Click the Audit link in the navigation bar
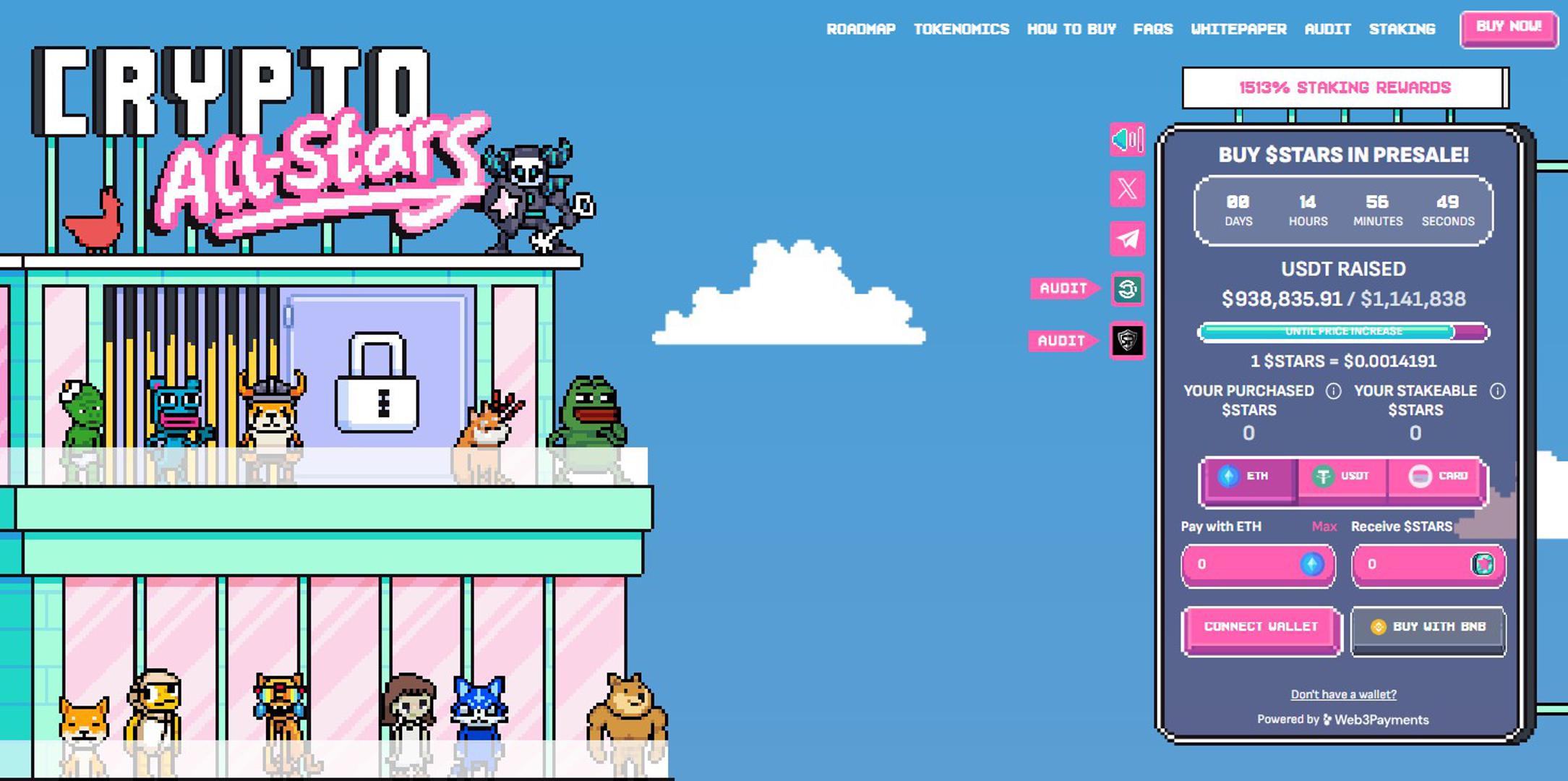Image resolution: width=1568 pixels, height=781 pixels. pyautogui.click(x=1327, y=29)
